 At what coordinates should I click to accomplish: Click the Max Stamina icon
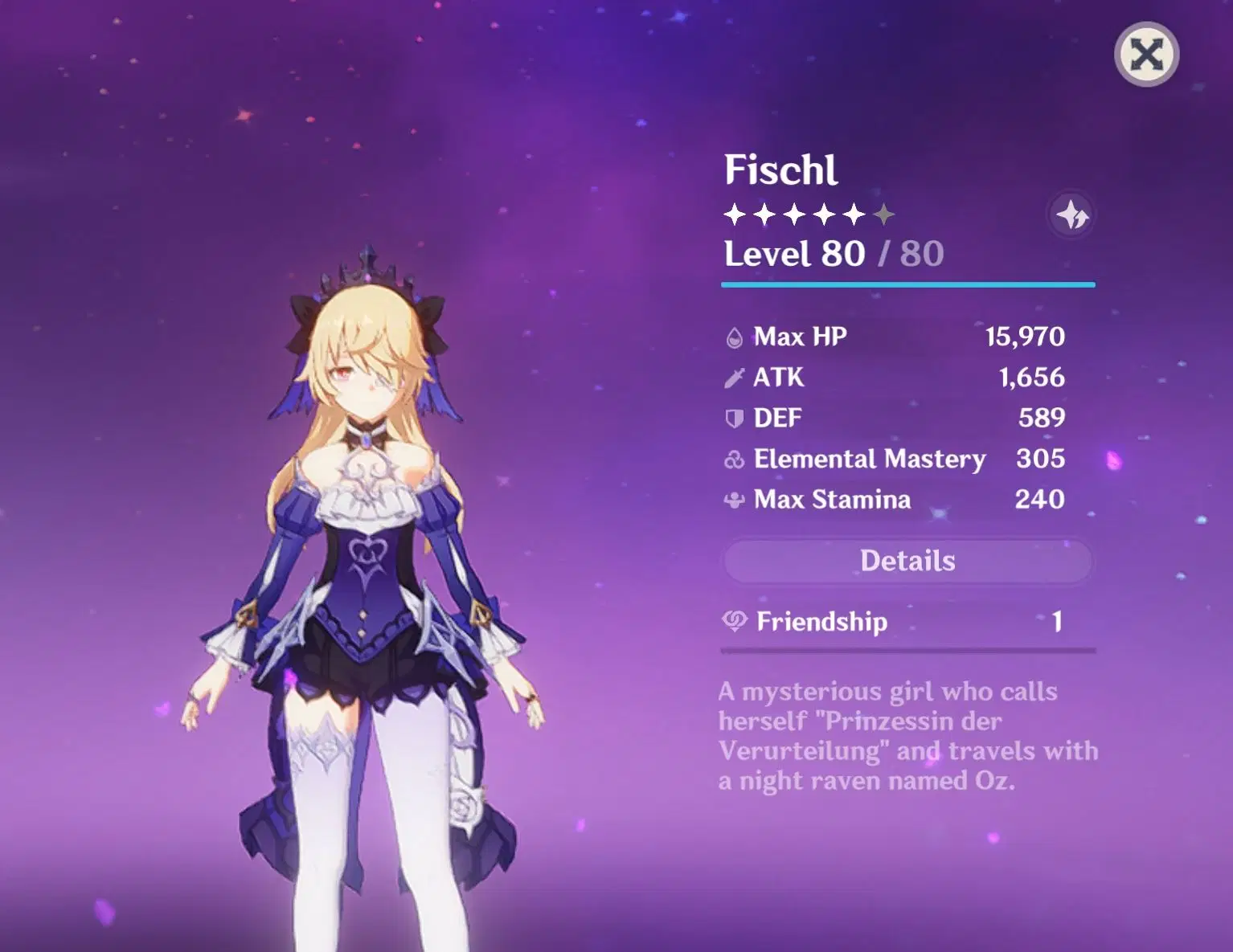734,500
